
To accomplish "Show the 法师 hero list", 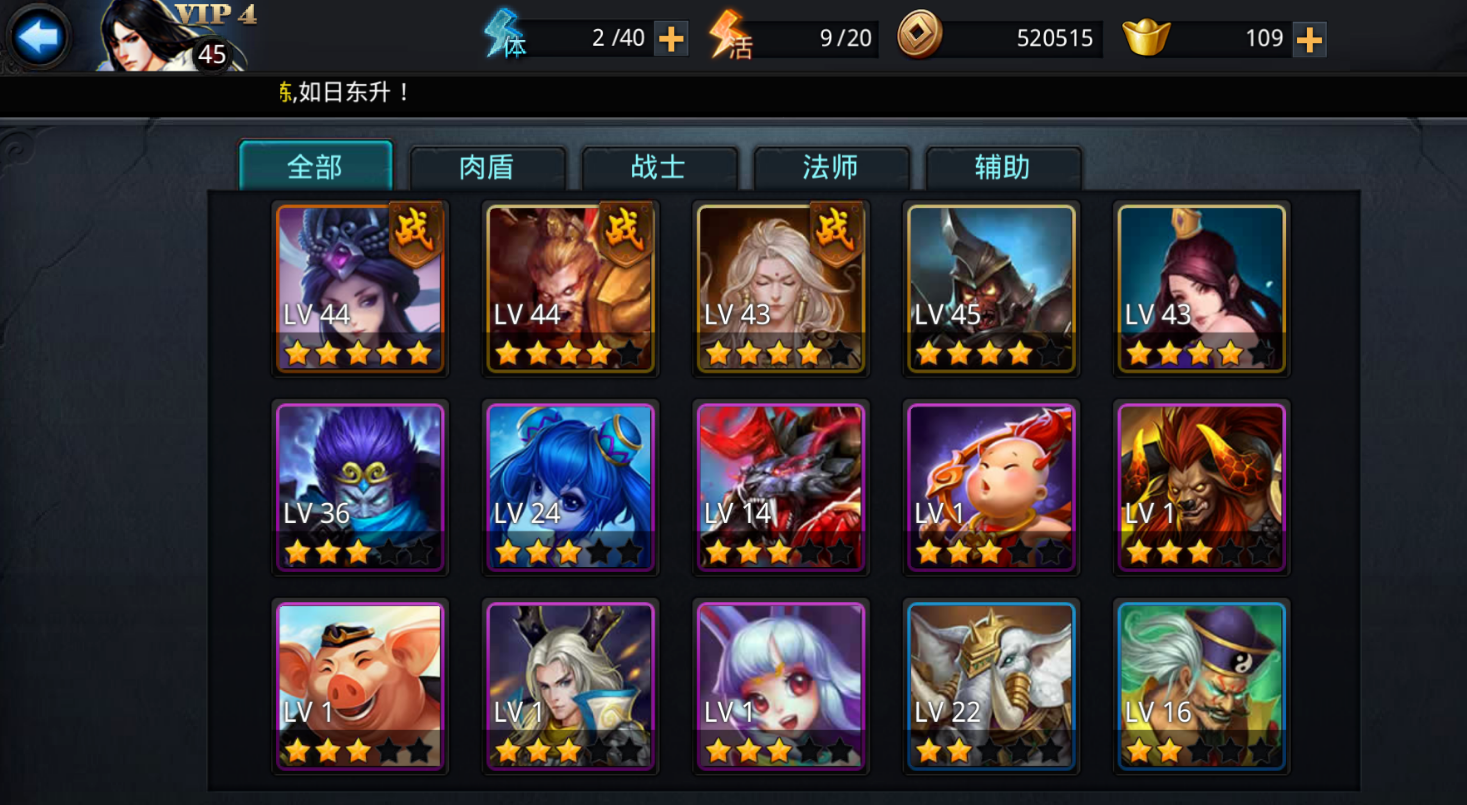I will tap(831, 167).
